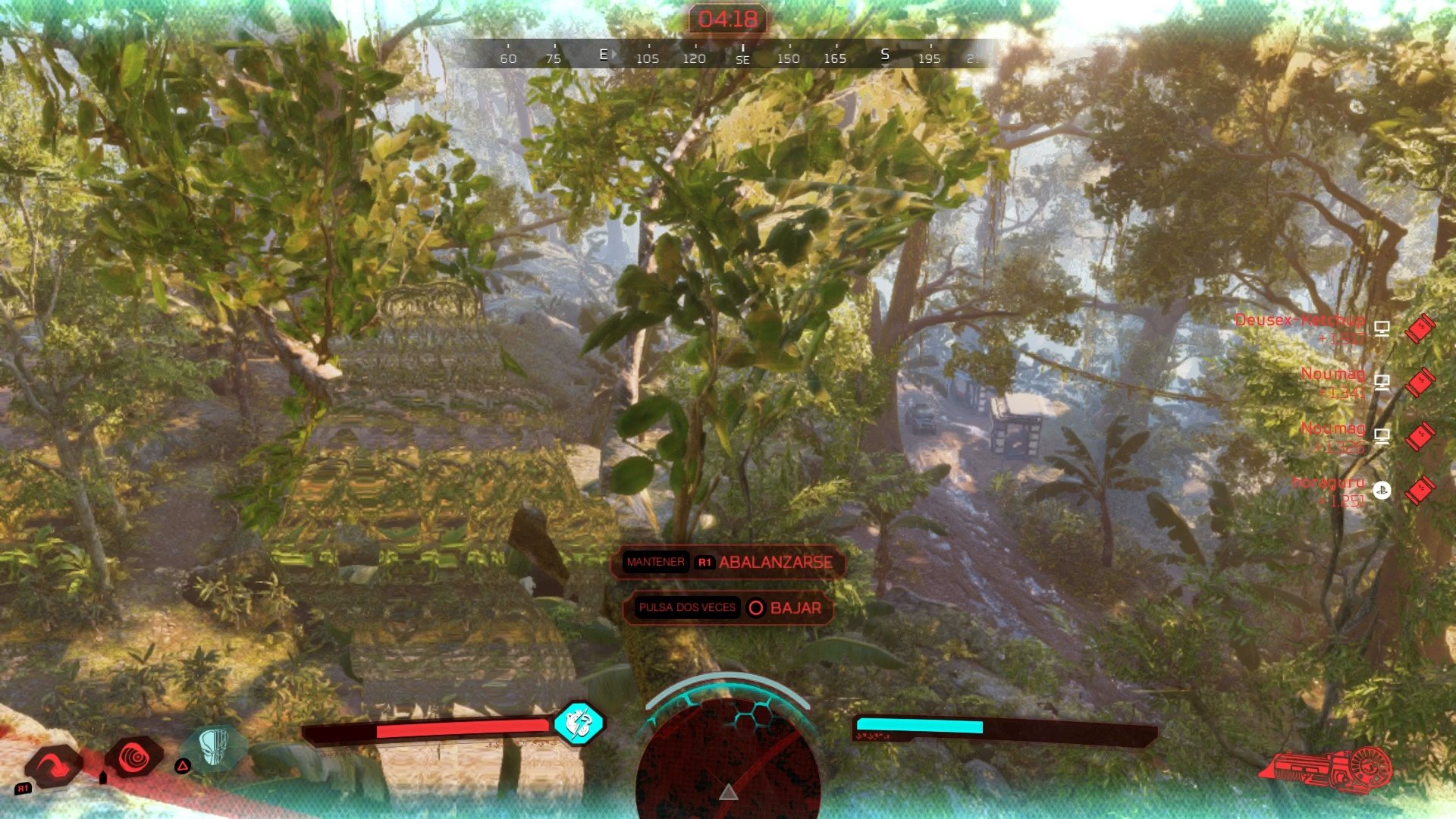Open the circular minimap at bottom center
Screen dimensions: 1456x819
[x=730, y=766]
